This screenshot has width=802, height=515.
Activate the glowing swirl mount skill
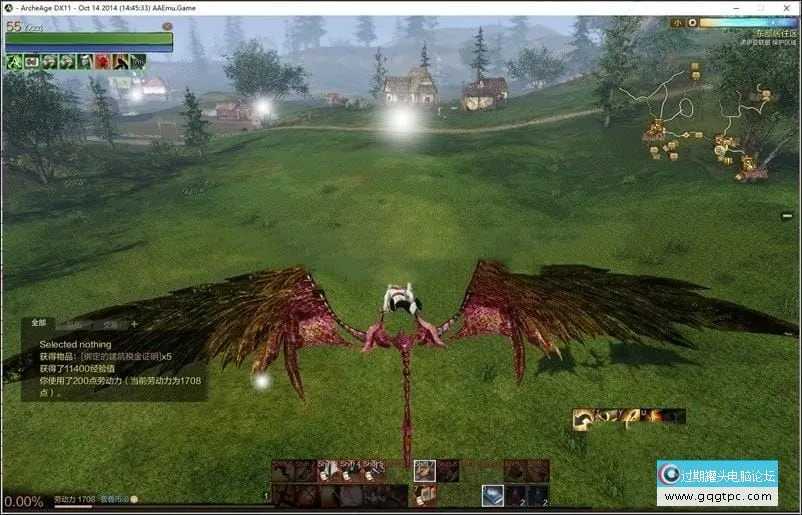tap(583, 419)
